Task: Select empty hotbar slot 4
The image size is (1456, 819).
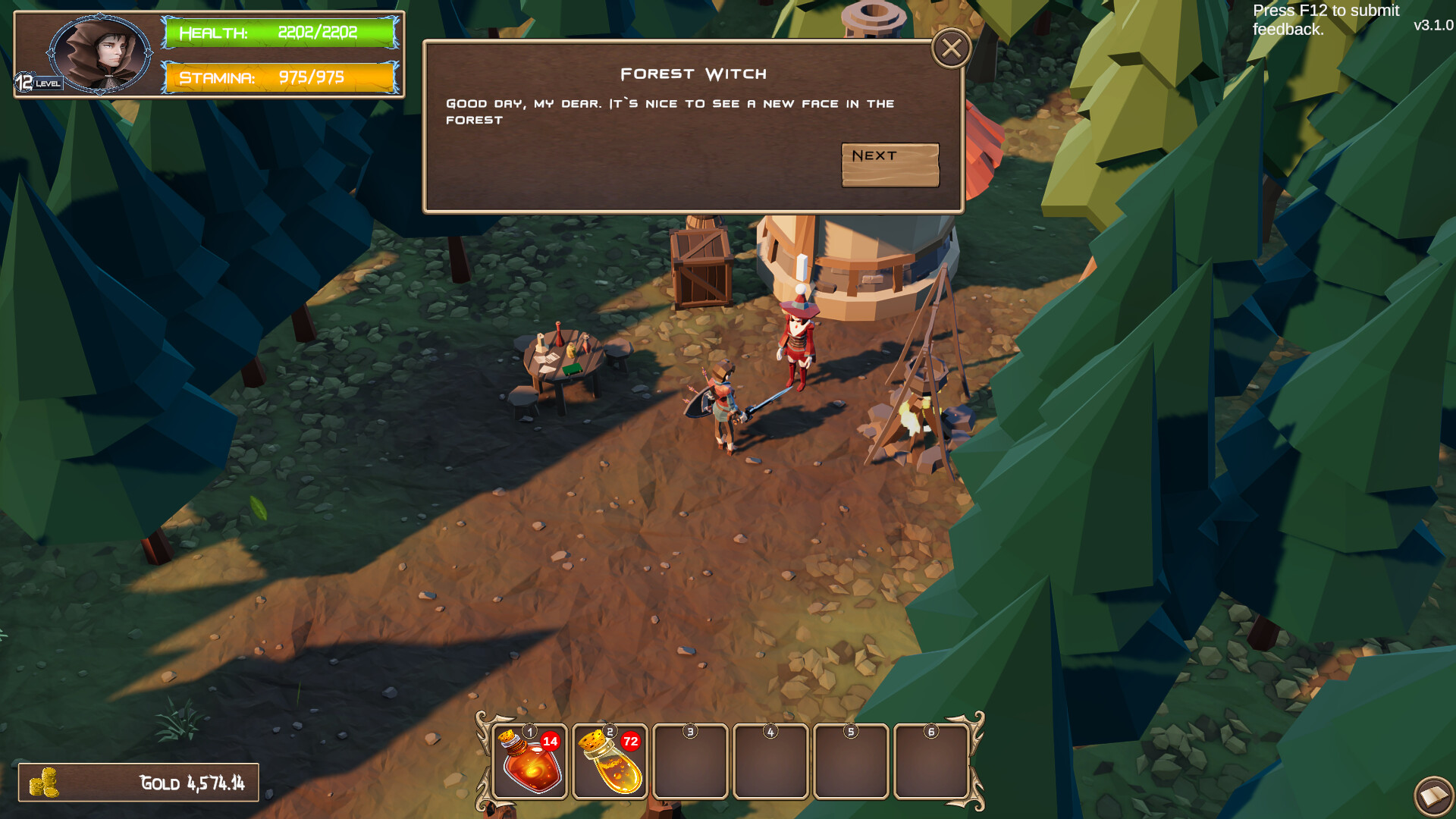Action: pyautogui.click(x=770, y=762)
